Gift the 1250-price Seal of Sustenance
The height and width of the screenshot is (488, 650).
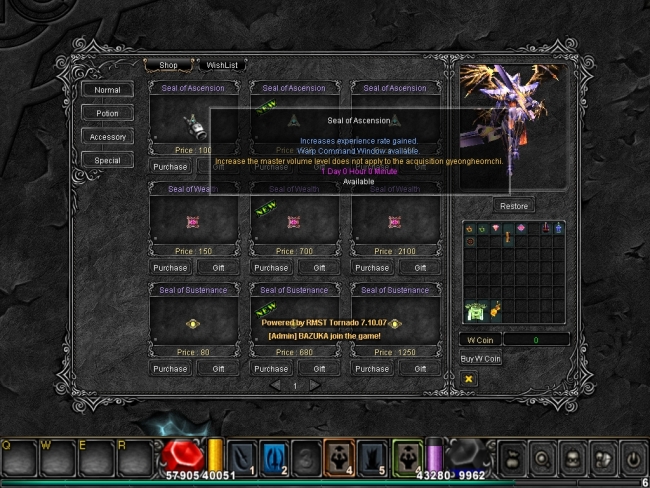421,368
